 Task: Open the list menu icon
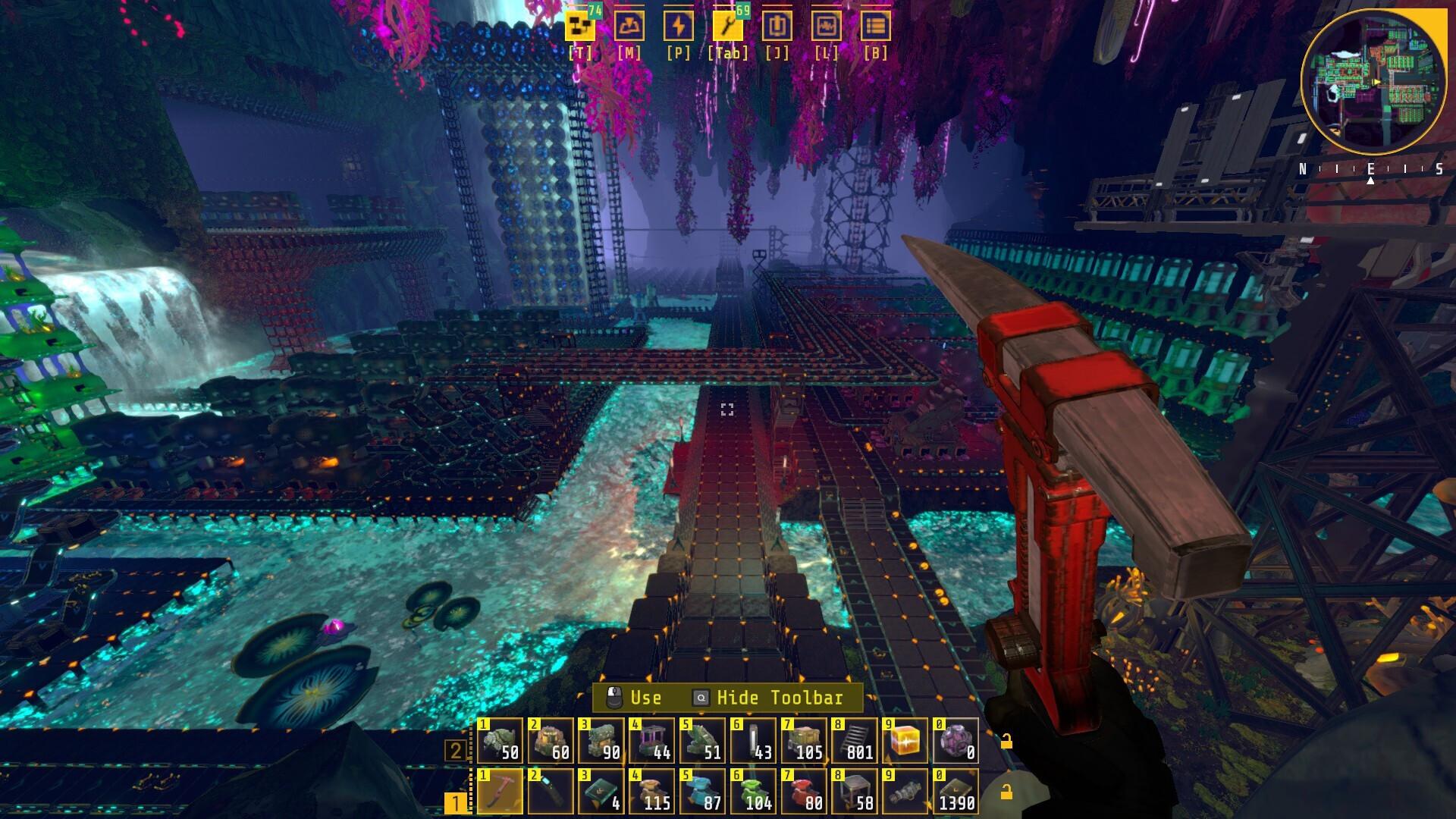(x=875, y=27)
